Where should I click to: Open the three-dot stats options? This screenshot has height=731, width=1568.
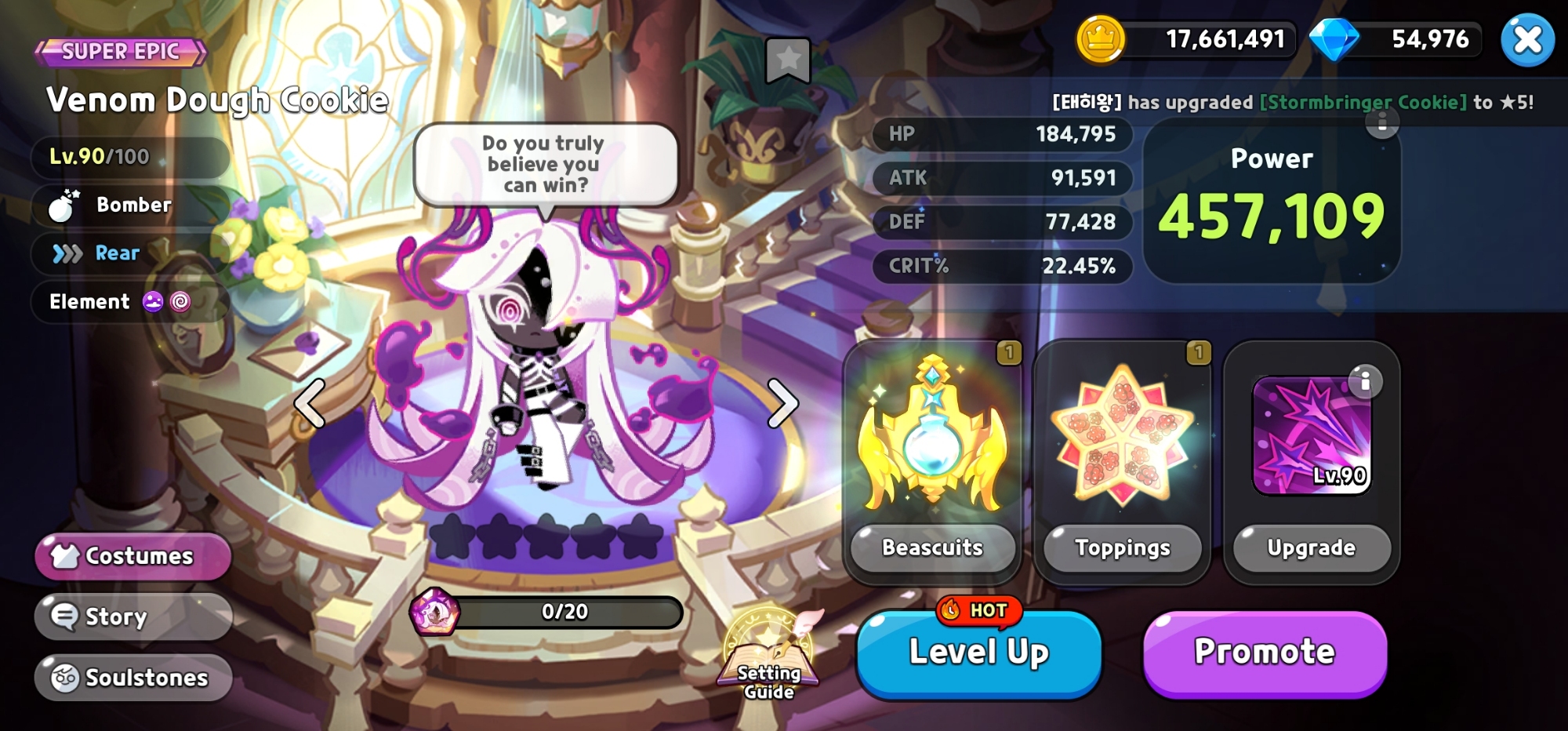tap(1382, 122)
